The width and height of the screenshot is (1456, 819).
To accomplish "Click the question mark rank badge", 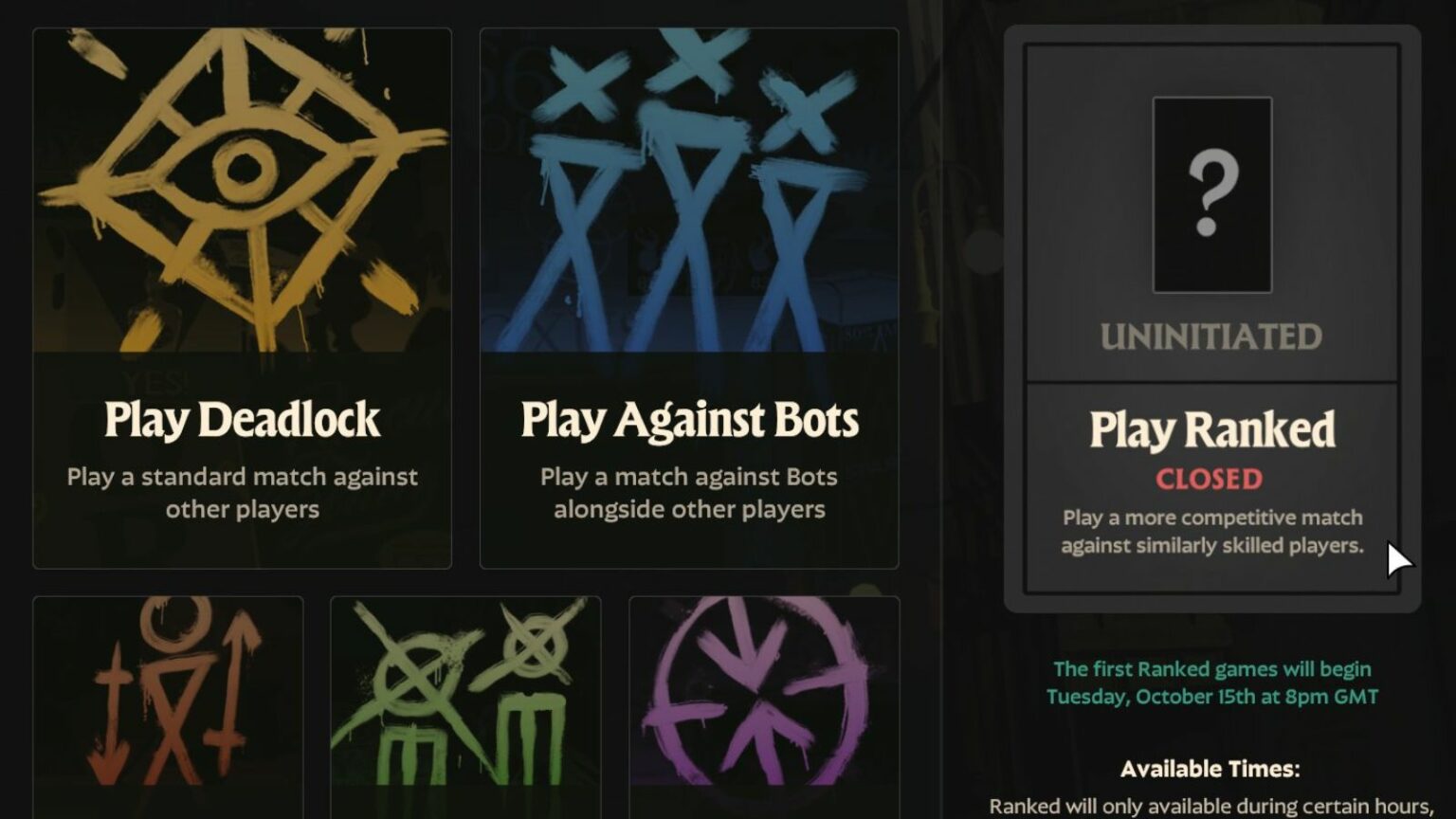I will [x=1210, y=194].
